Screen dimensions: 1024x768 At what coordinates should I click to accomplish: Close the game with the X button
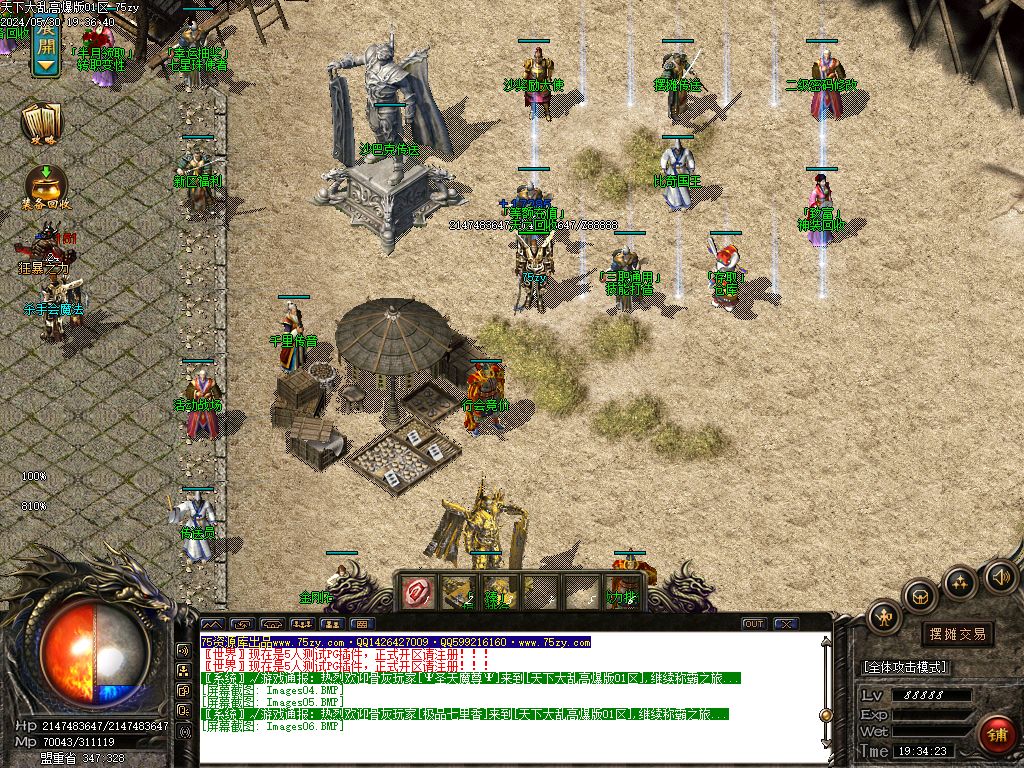point(786,624)
